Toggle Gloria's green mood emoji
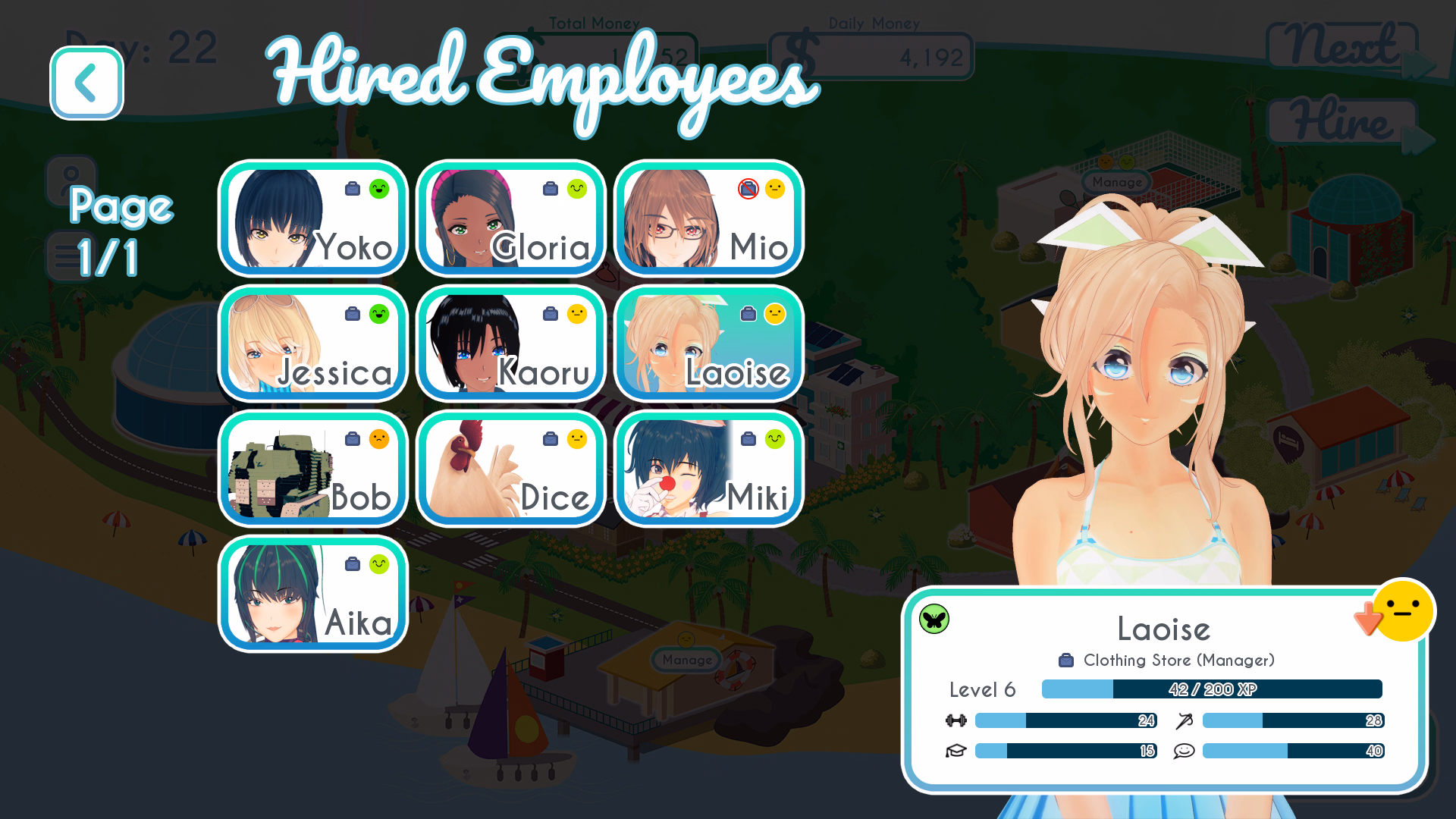Viewport: 1456px width, 819px height. point(577,190)
